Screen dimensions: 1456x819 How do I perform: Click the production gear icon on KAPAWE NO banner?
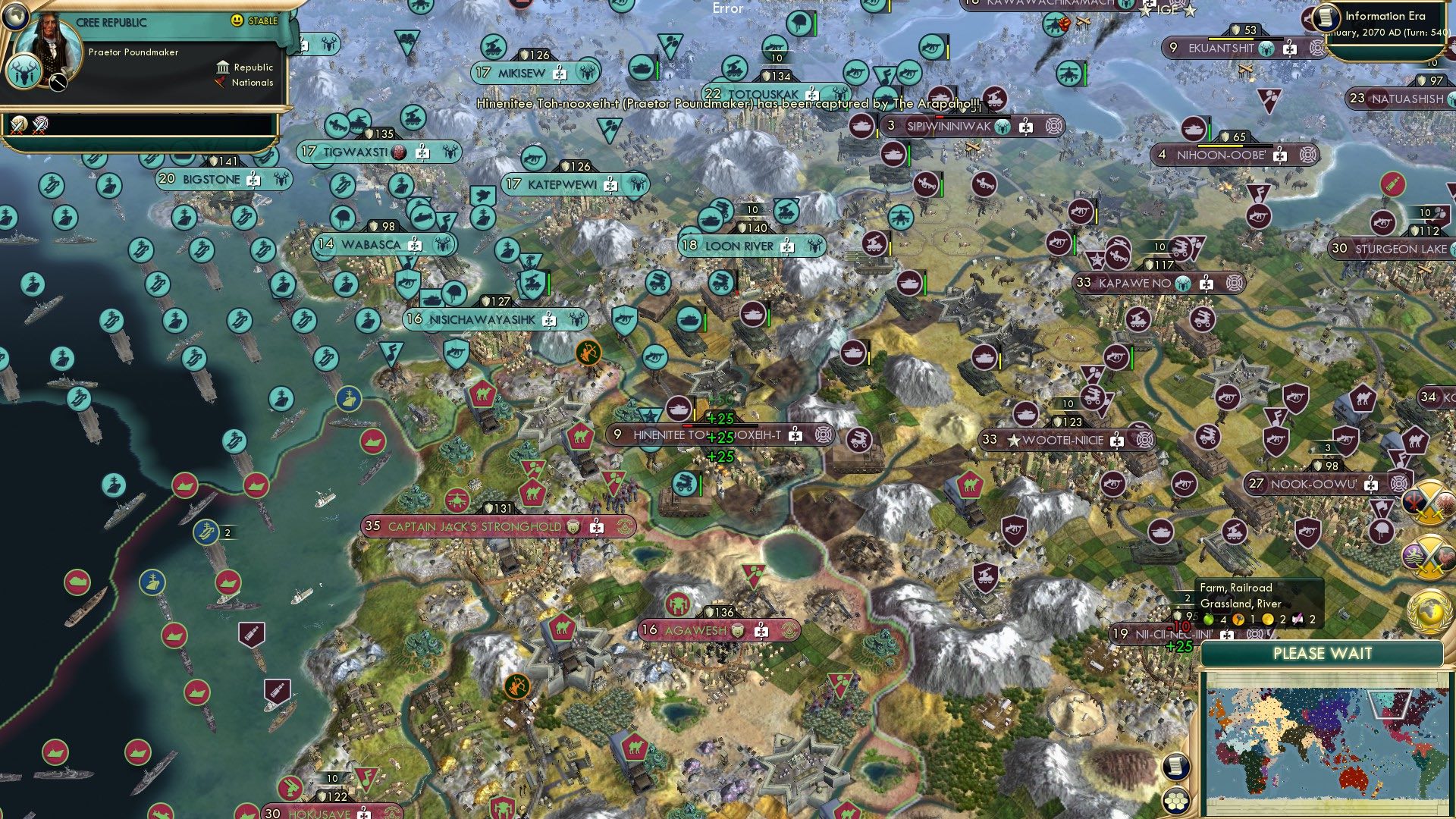pos(1207,284)
